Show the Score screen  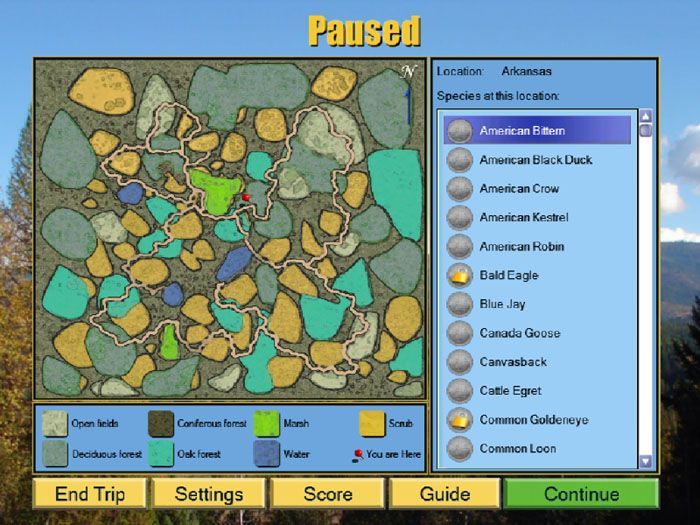click(x=328, y=493)
